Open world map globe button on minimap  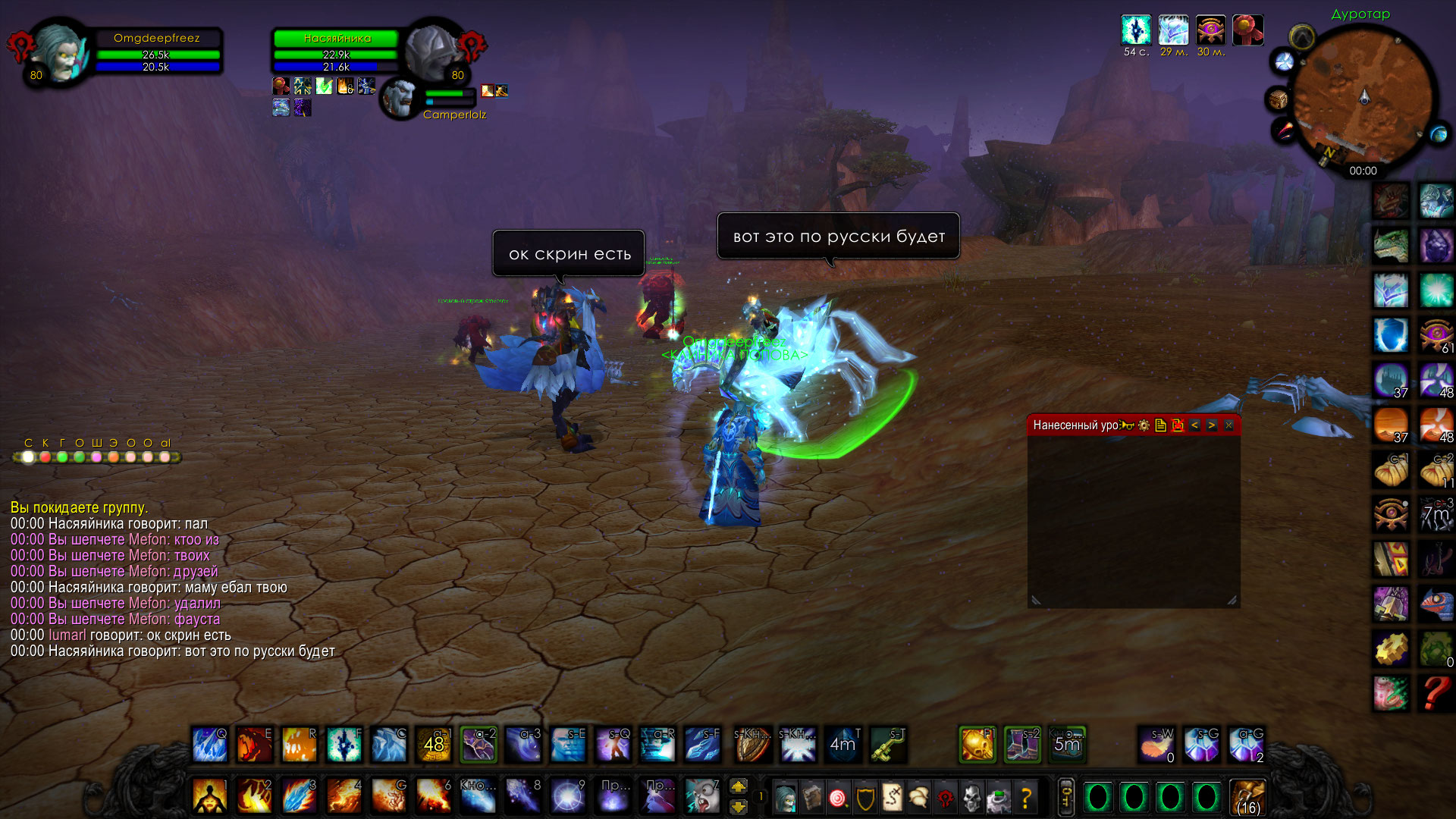point(1438,135)
